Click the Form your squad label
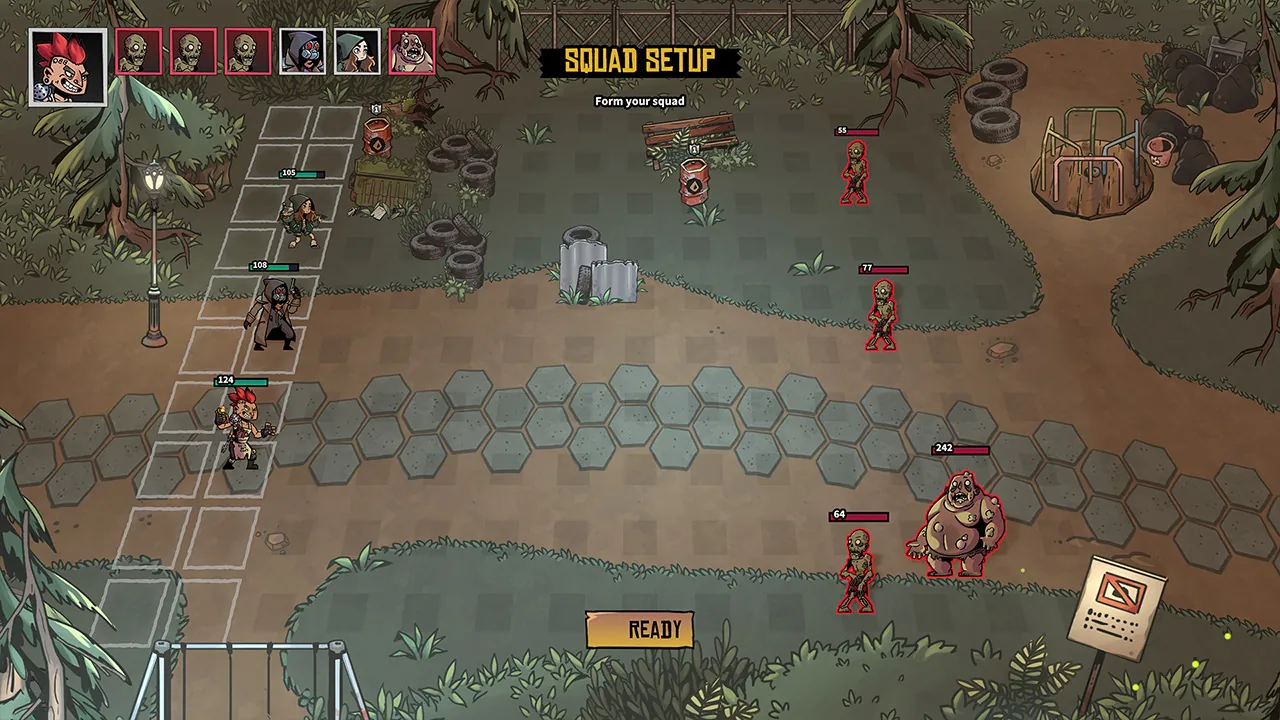This screenshot has width=1280, height=720. [x=640, y=101]
